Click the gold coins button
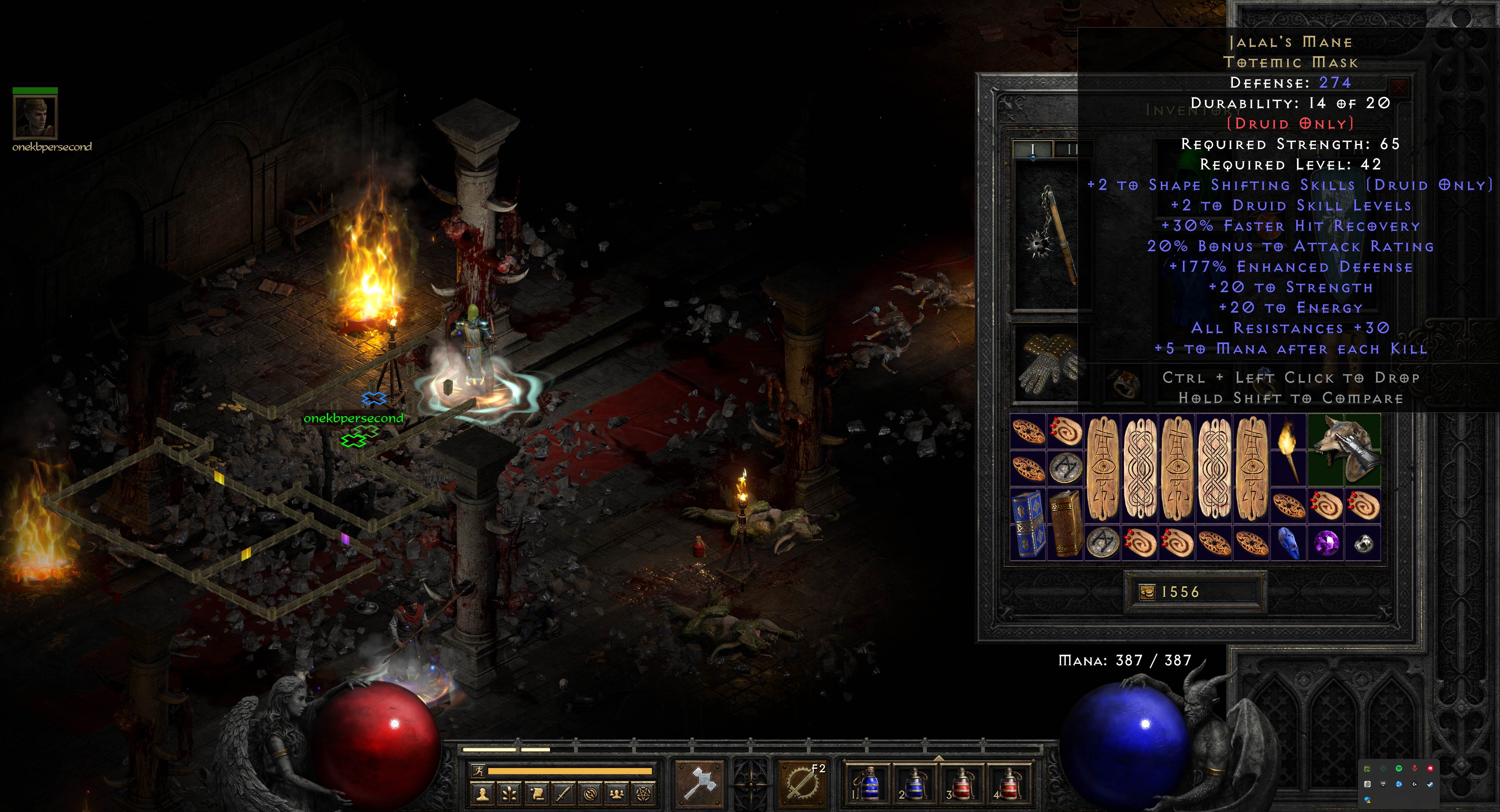The height and width of the screenshot is (812, 1500). click(x=1146, y=593)
